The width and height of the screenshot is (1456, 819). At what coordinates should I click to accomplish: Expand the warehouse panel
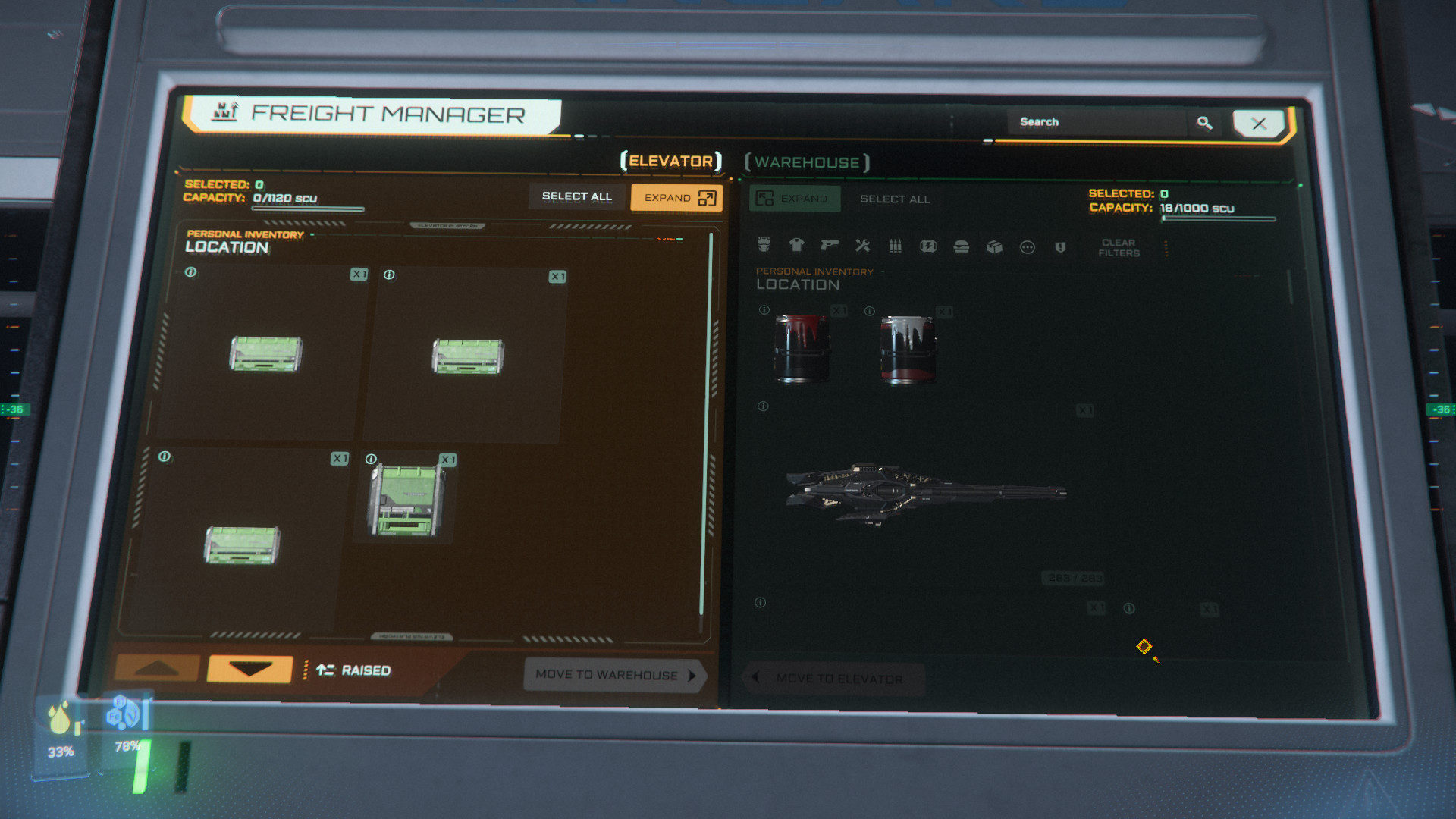point(794,199)
